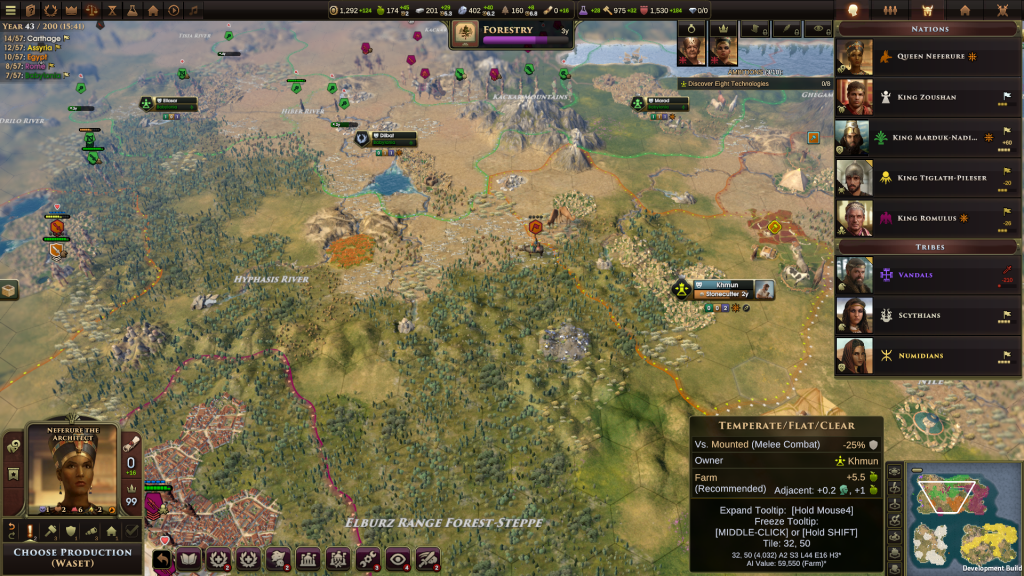This screenshot has width=1024, height=576.
Task: Select the Numidians tribe row
Action: pyautogui.click(x=919, y=355)
